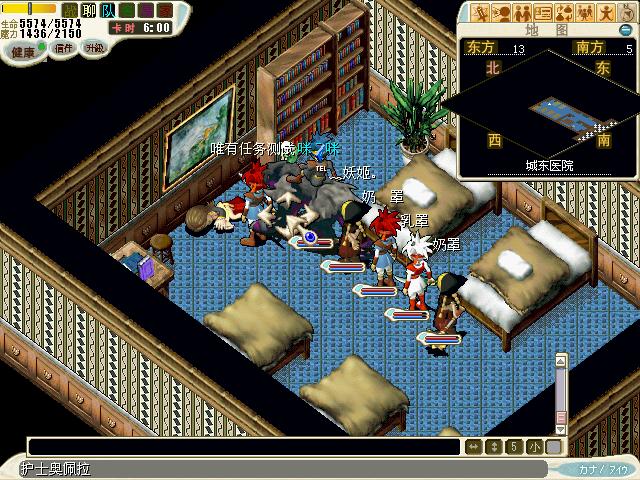This screenshot has height=480, width=640.
Task: Click the 小 font size button
Action: click(x=534, y=447)
